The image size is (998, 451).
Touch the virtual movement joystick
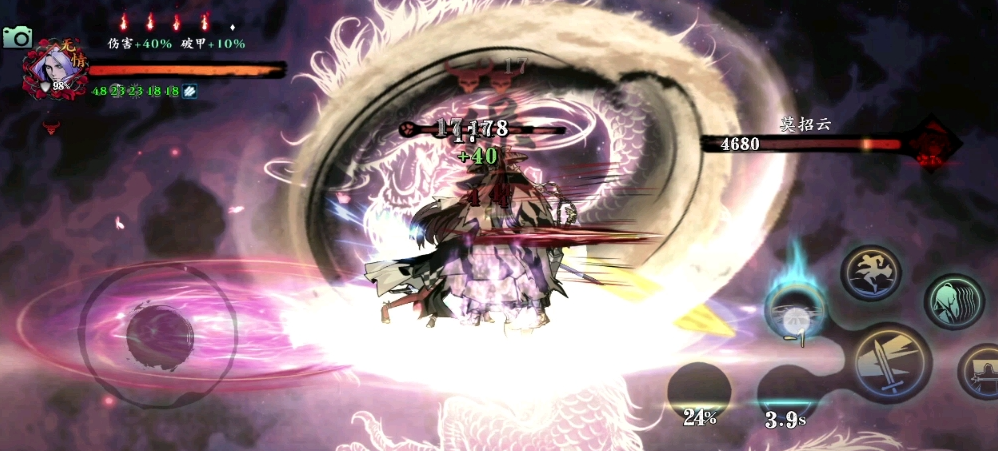pyautogui.click(x=159, y=336)
